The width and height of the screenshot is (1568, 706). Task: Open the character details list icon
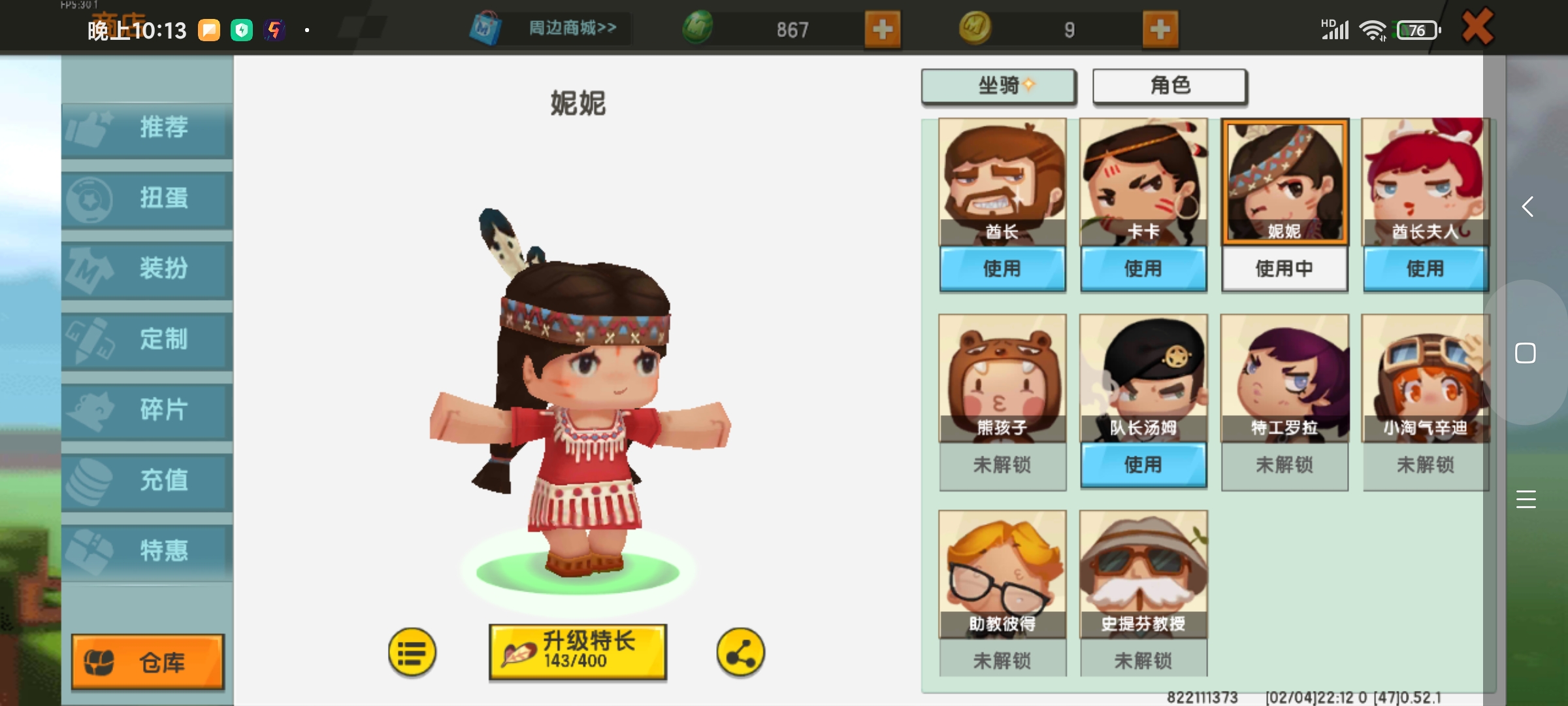tap(410, 652)
